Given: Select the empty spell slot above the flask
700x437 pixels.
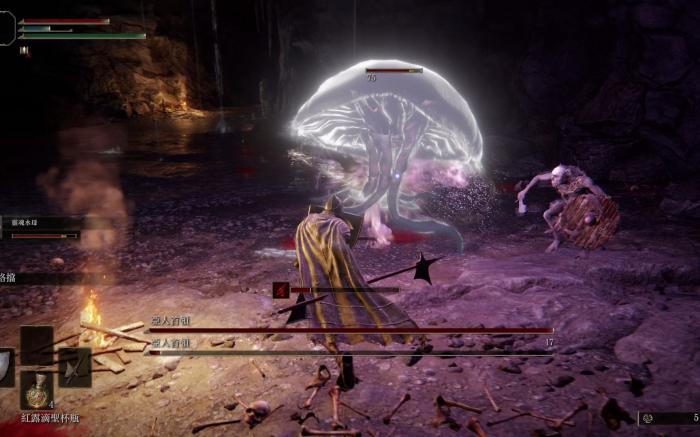Looking at the screenshot, I should pos(37,345).
